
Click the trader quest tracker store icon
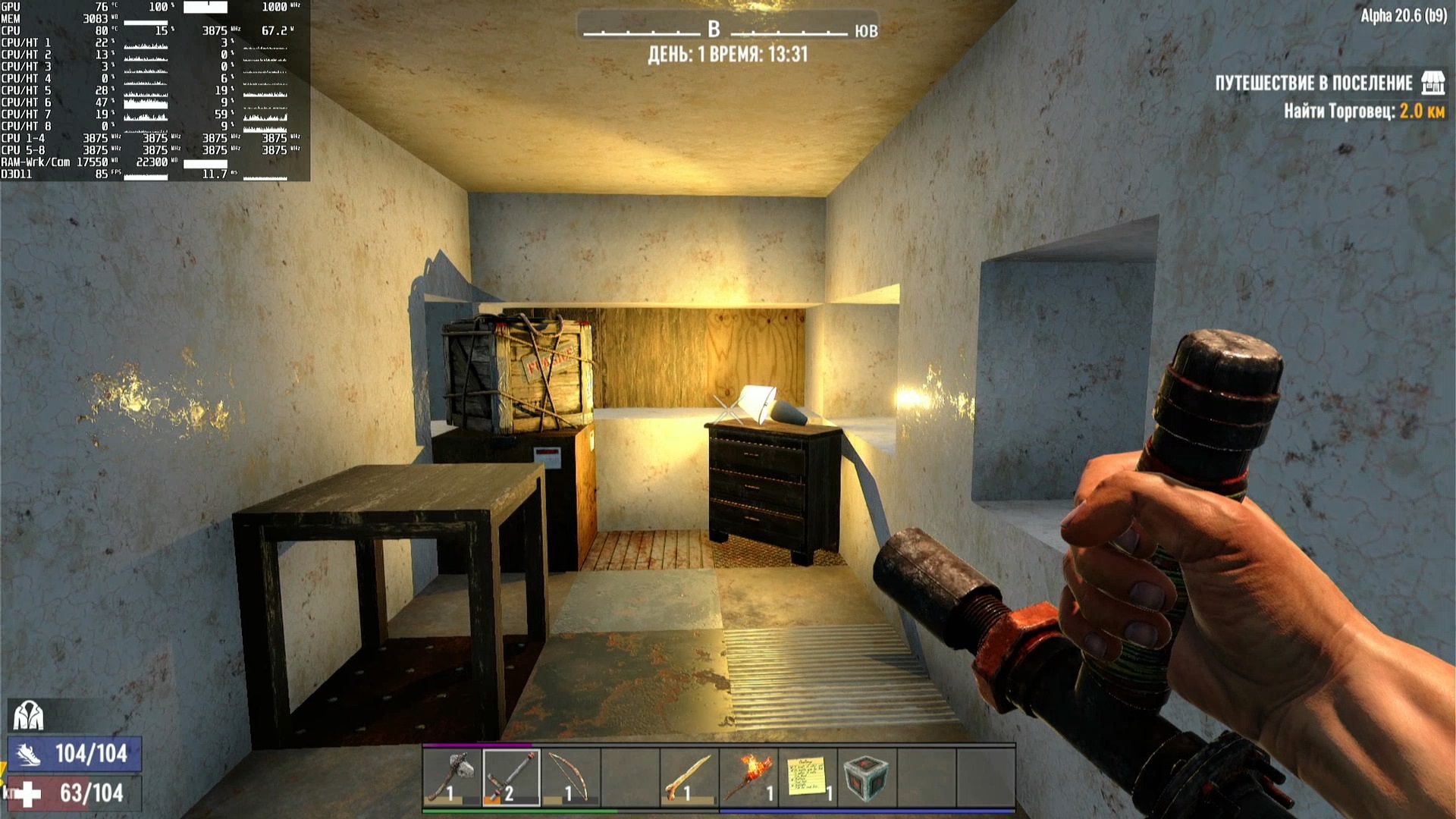1432,83
